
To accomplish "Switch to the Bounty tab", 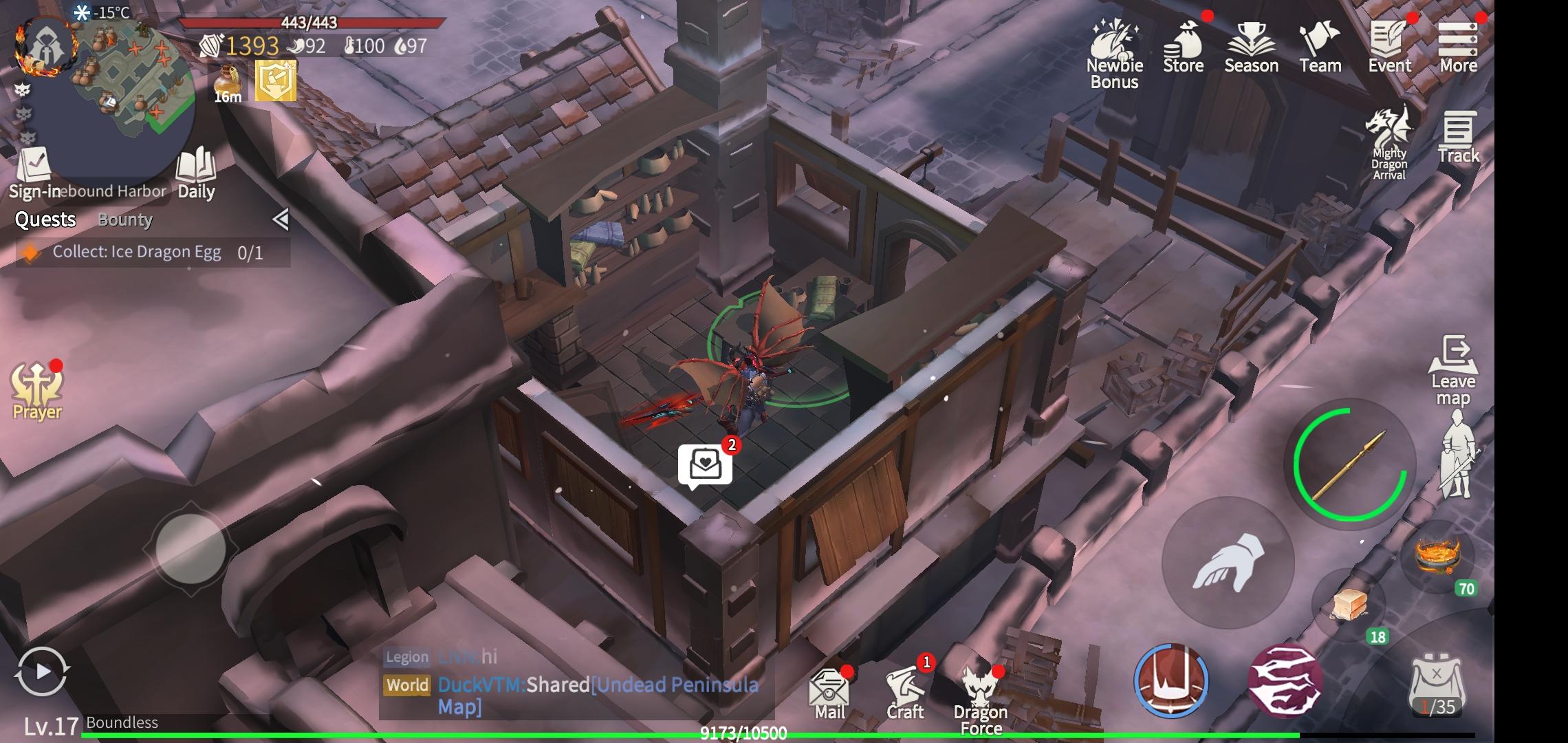I will (125, 220).
